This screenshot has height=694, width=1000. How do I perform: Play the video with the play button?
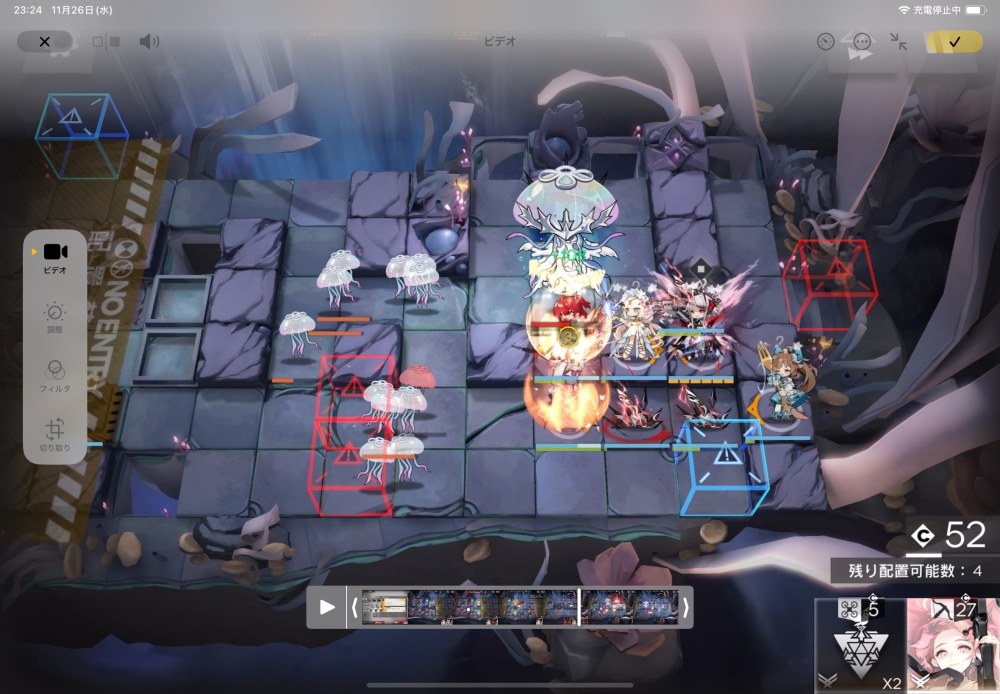click(326, 607)
